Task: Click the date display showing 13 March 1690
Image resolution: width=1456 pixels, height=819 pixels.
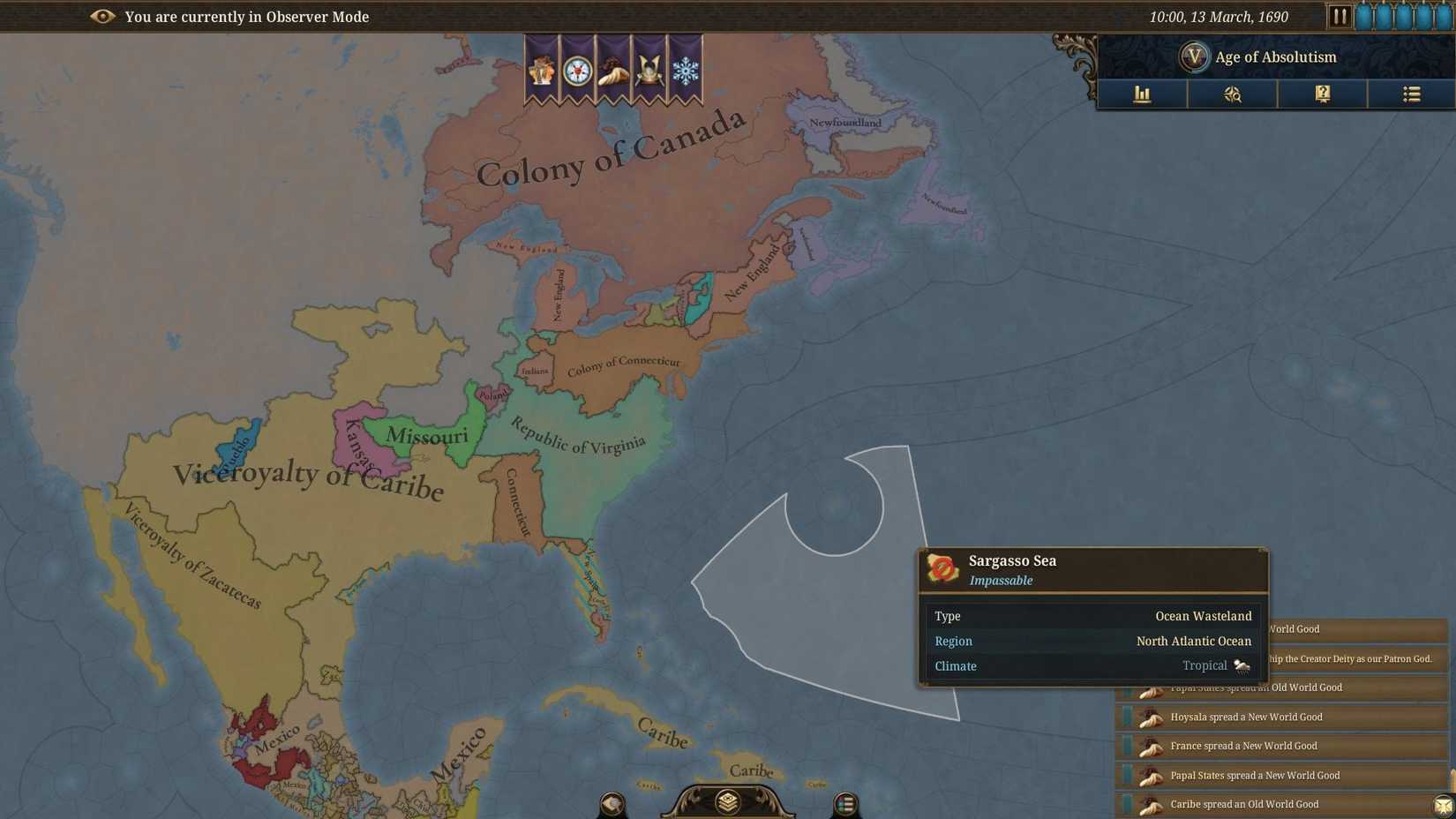Action: point(1218,16)
